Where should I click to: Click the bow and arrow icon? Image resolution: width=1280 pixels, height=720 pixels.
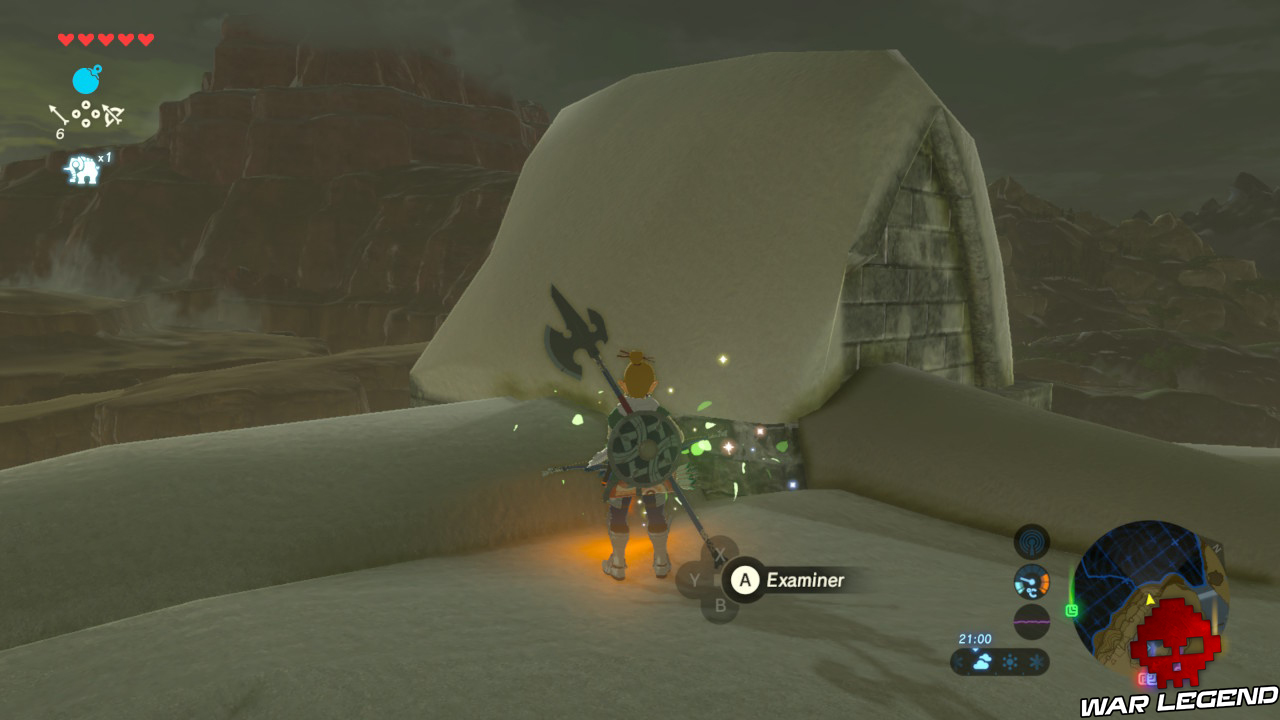(x=113, y=114)
